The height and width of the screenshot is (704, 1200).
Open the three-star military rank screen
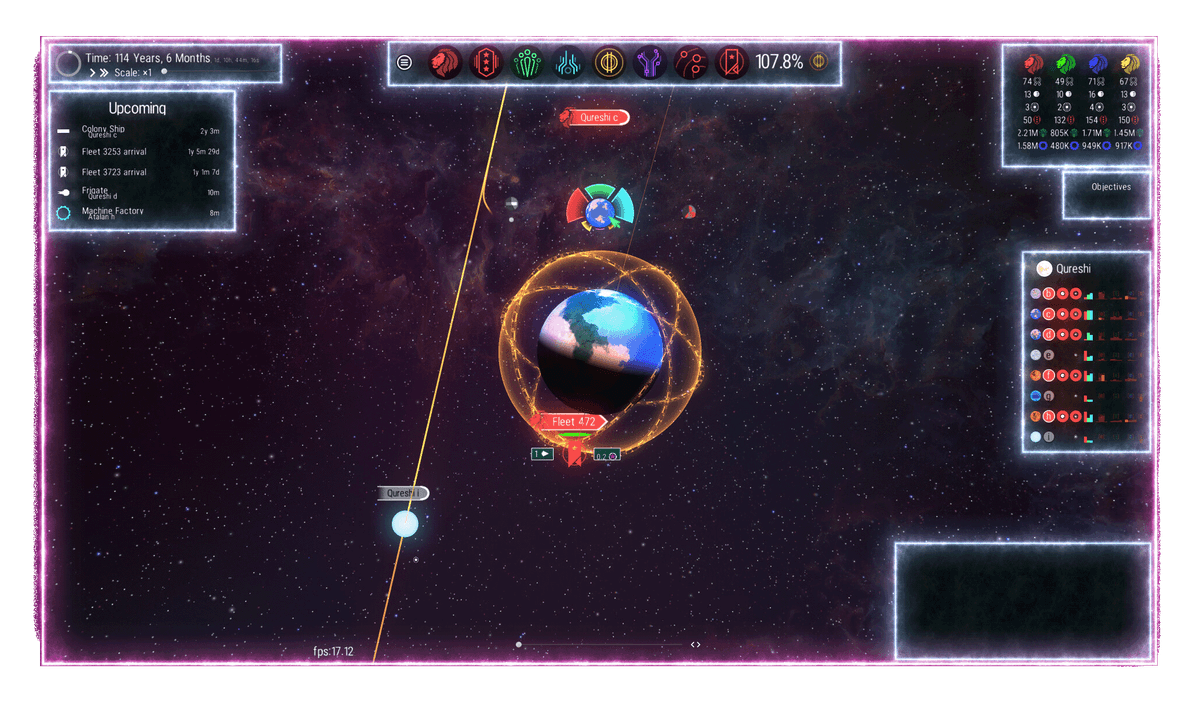484,63
